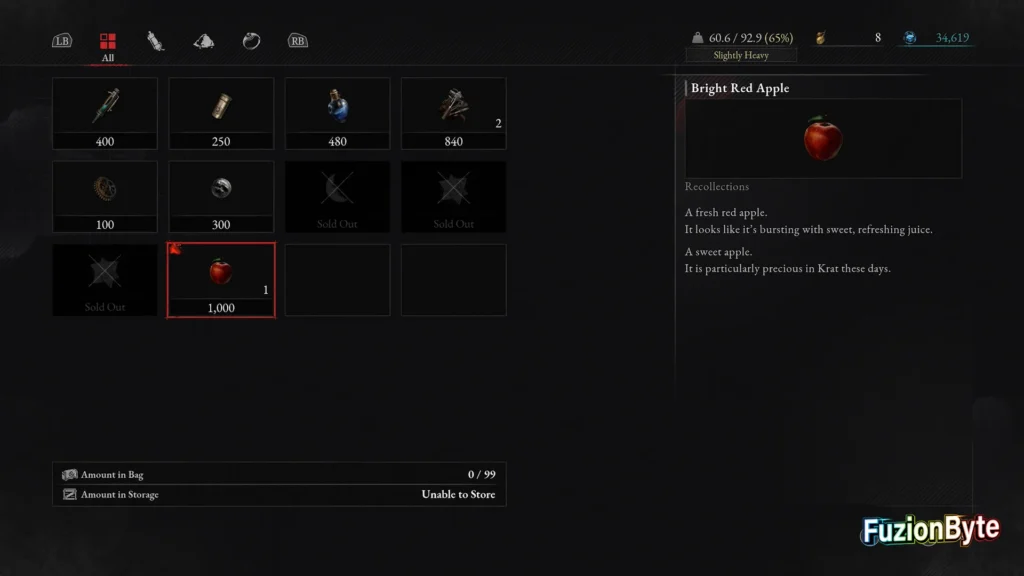Open the consumables vial category tab
The height and width of the screenshot is (576, 1024).
pyautogui.click(x=155, y=41)
